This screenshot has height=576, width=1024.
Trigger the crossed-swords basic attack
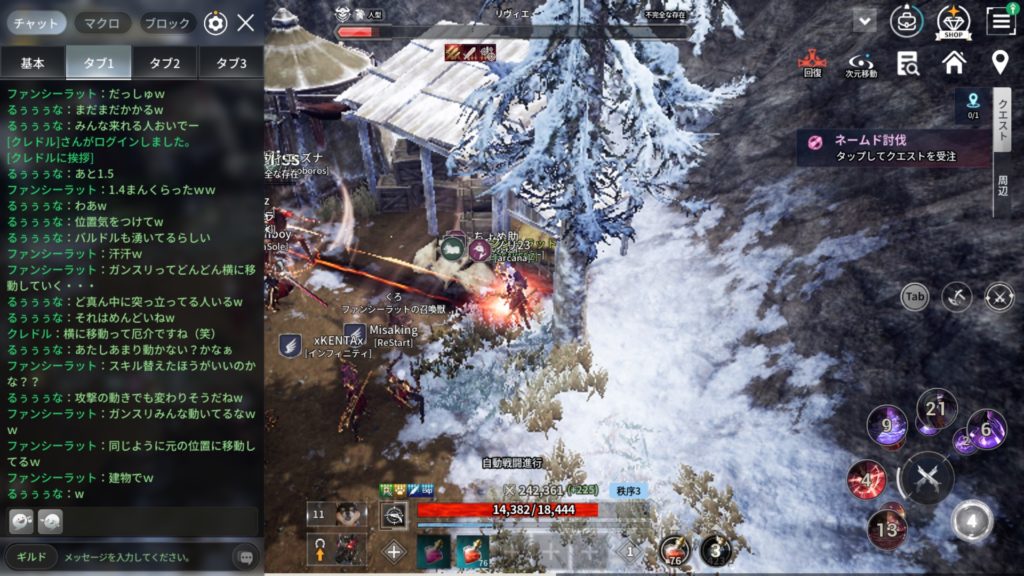click(928, 478)
